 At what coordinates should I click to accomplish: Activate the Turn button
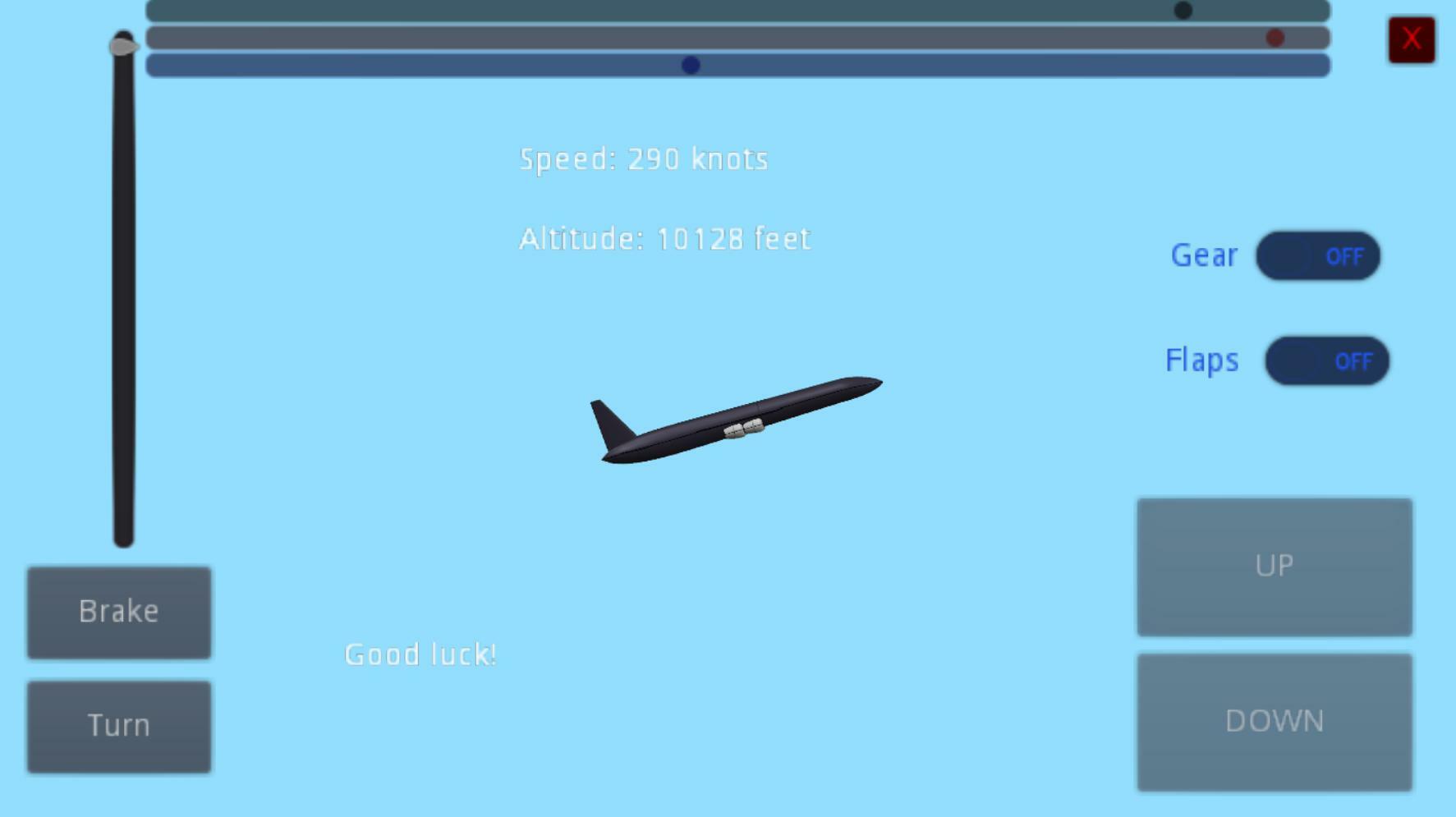pyautogui.click(x=118, y=725)
